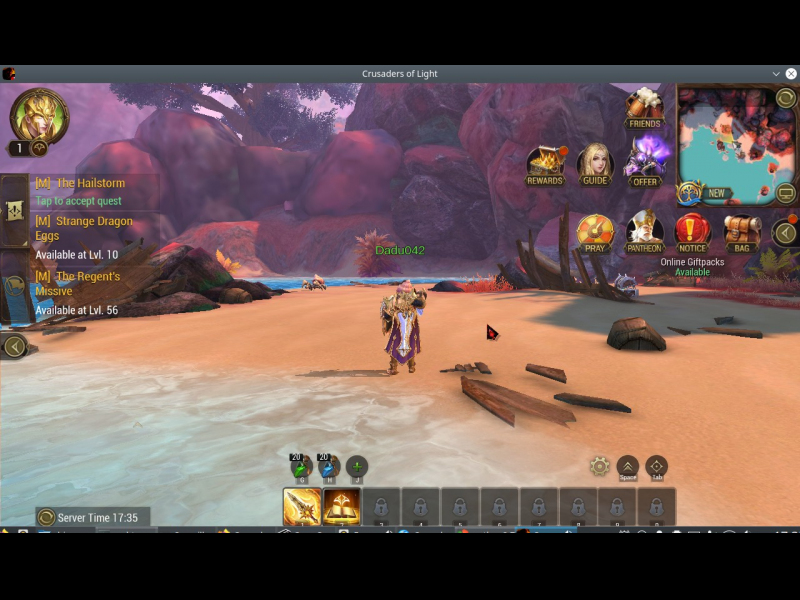
Task: Click the minimap's circular refresh button
Action: tap(786, 98)
